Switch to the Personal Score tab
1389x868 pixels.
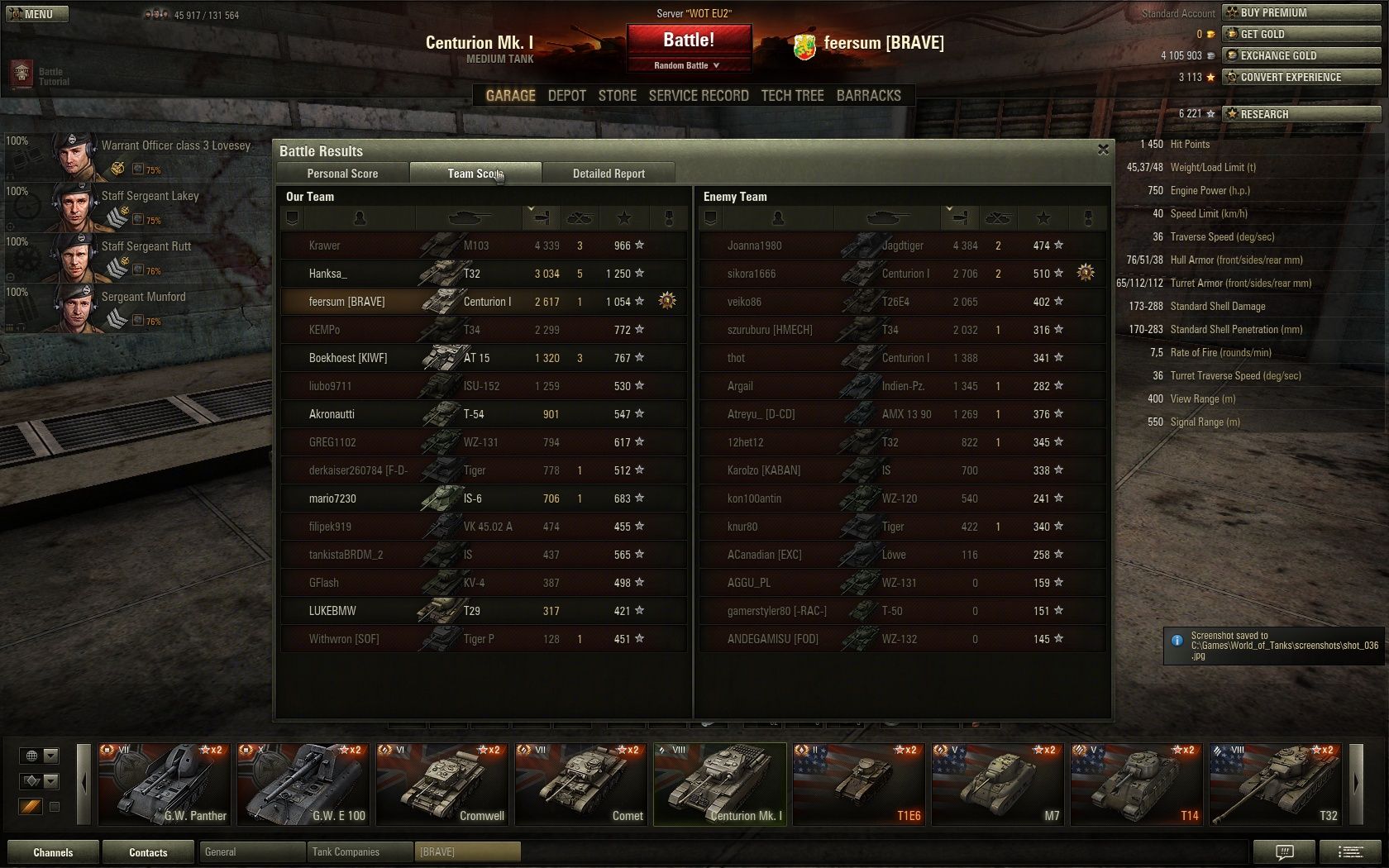[x=342, y=174]
